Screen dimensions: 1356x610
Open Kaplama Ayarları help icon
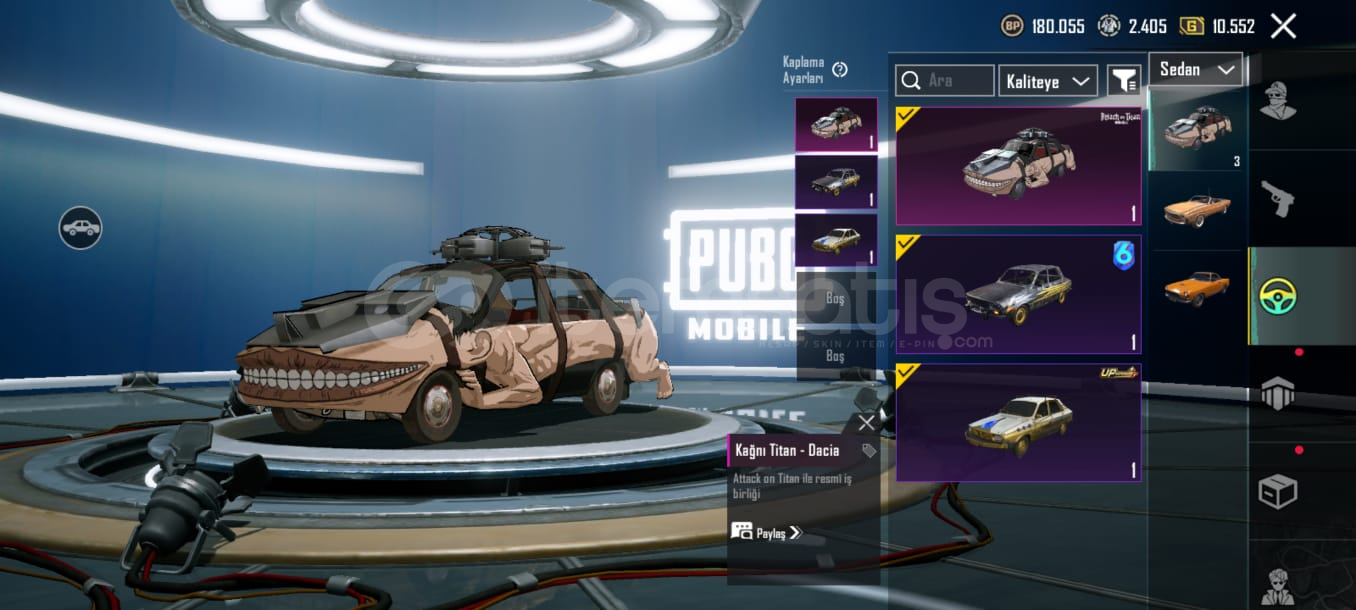(840, 69)
